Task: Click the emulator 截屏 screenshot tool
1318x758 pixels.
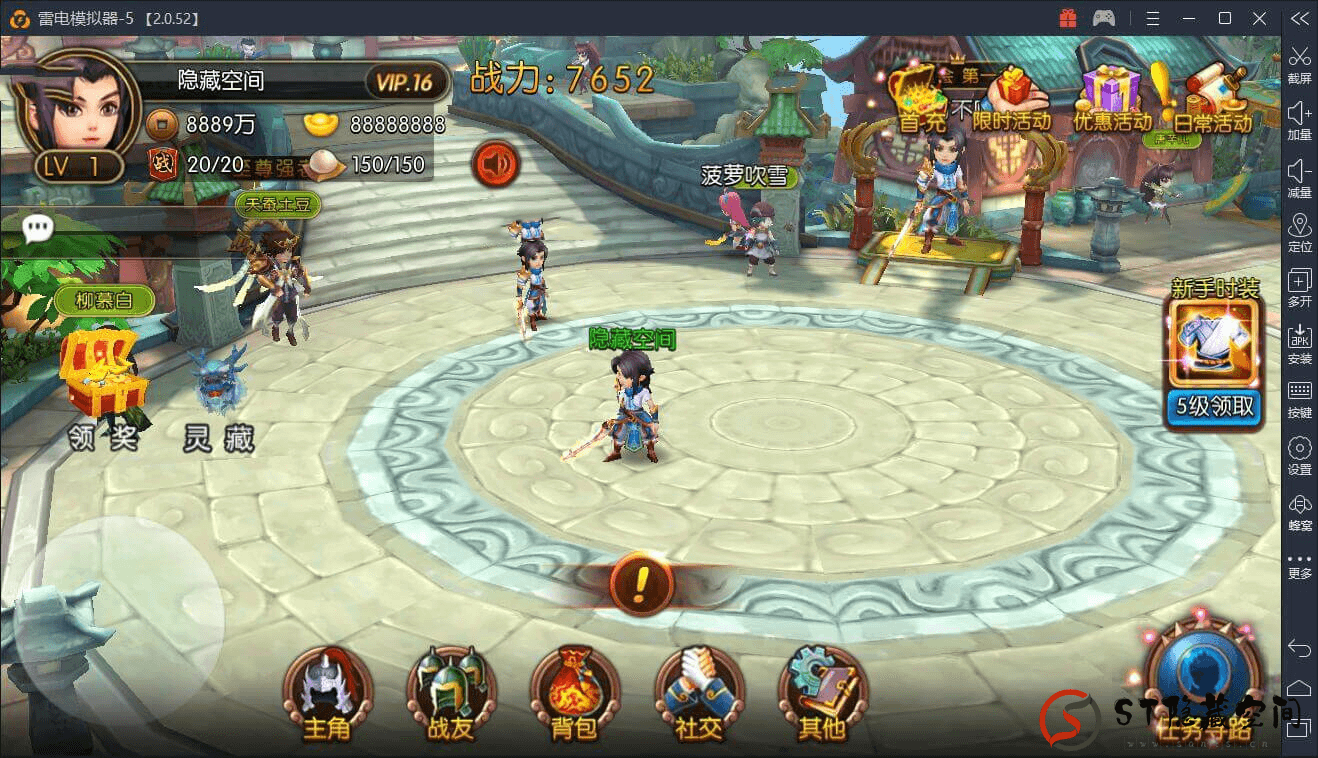Action: pos(1299,63)
